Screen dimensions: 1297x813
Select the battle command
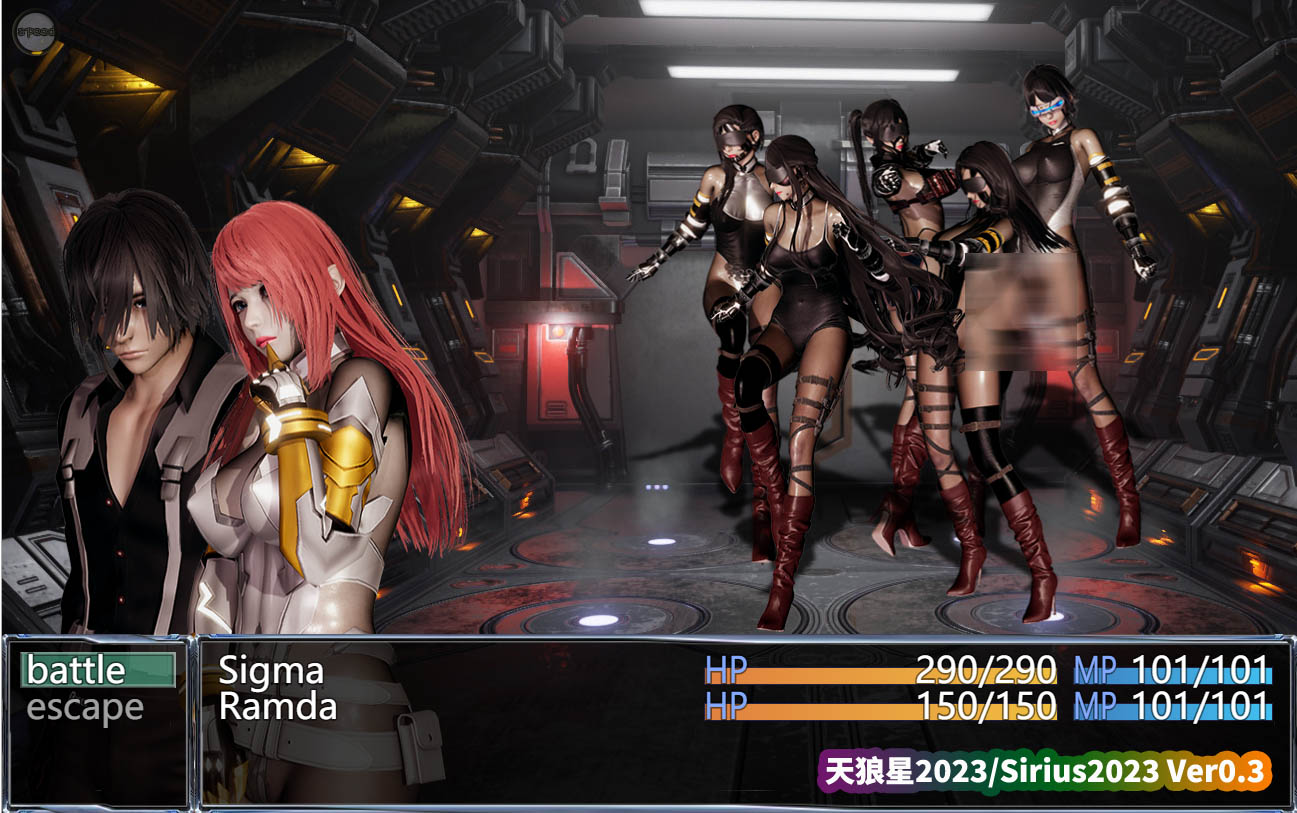(x=97, y=670)
